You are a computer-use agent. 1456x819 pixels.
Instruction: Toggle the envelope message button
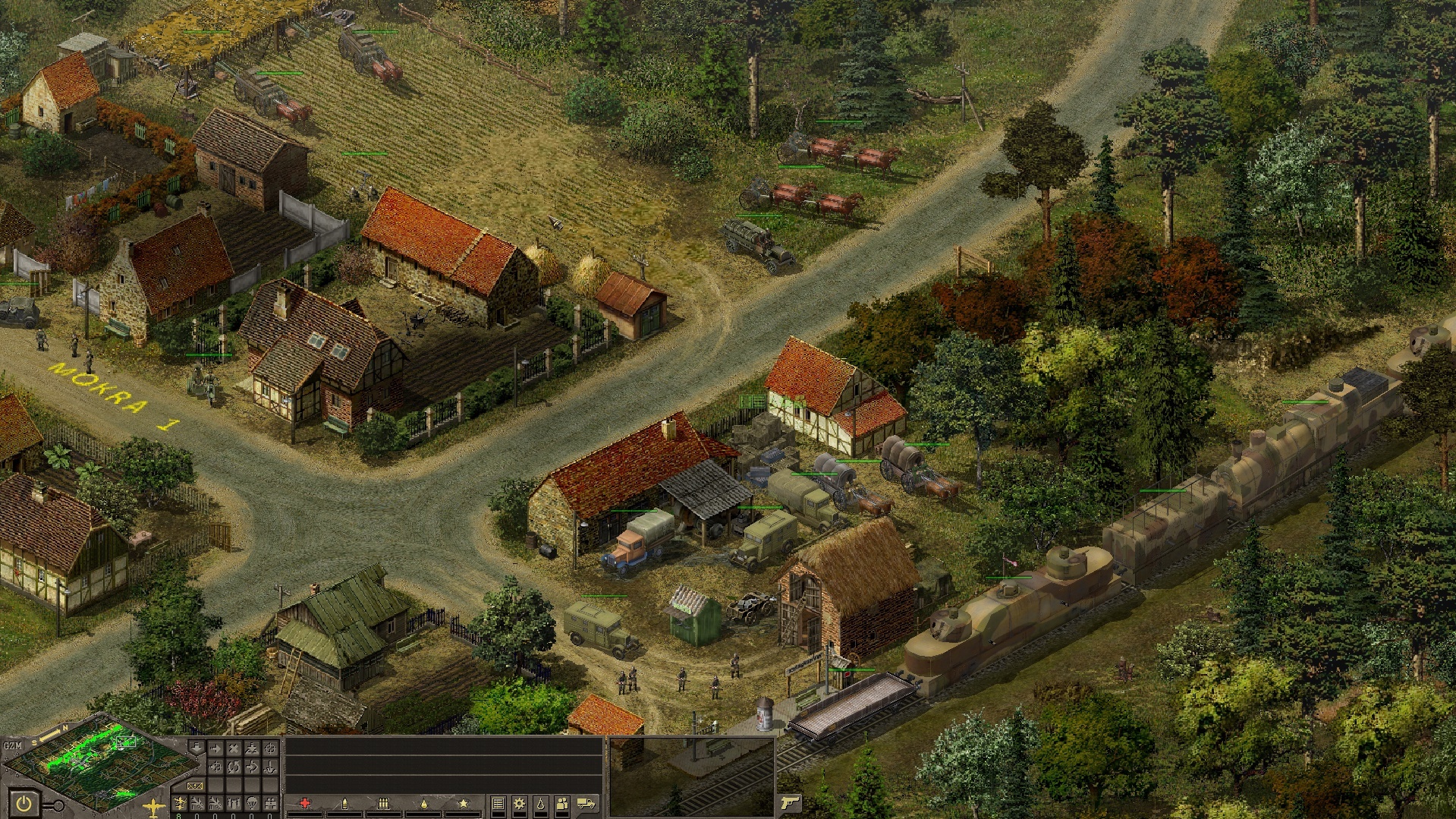pyautogui.click(x=195, y=786)
